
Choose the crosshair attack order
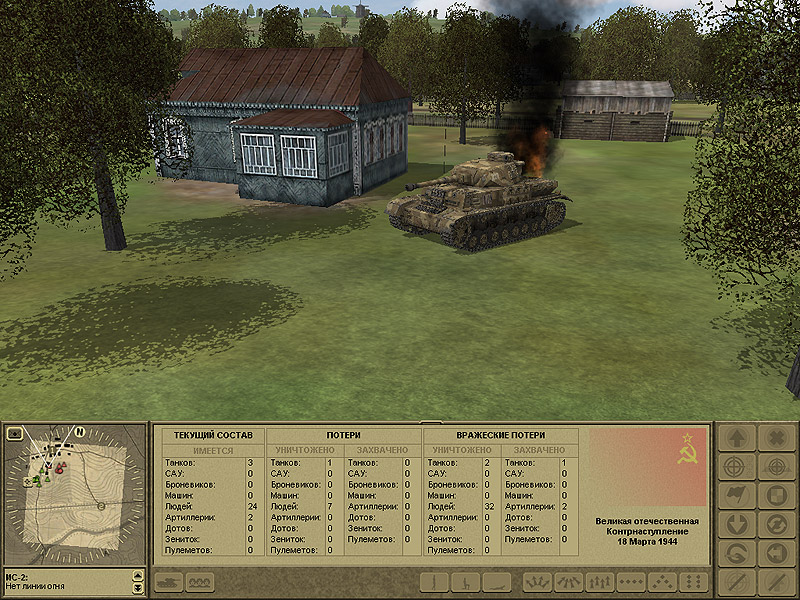[x=737, y=467]
